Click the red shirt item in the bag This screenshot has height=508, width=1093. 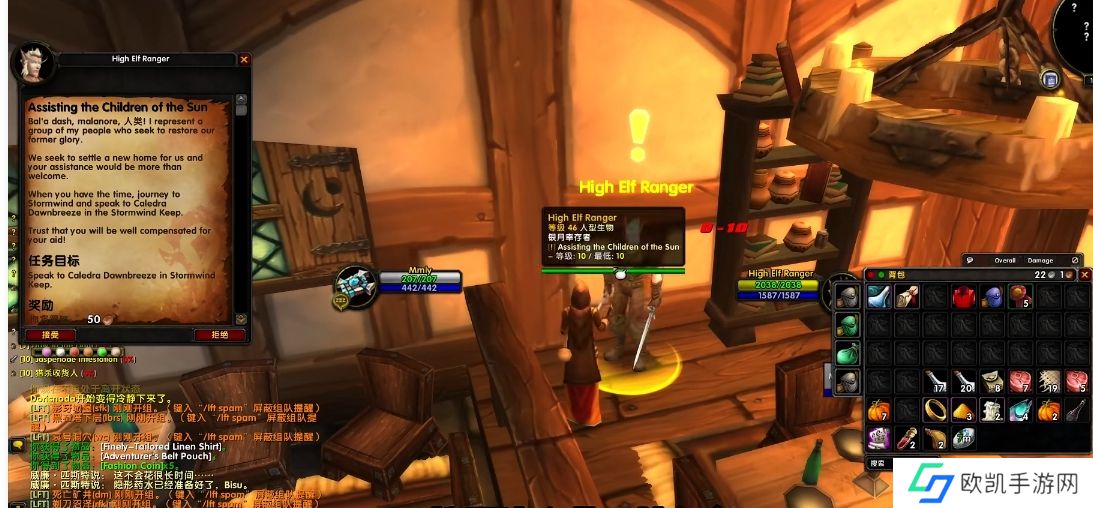pyautogui.click(x=963, y=296)
